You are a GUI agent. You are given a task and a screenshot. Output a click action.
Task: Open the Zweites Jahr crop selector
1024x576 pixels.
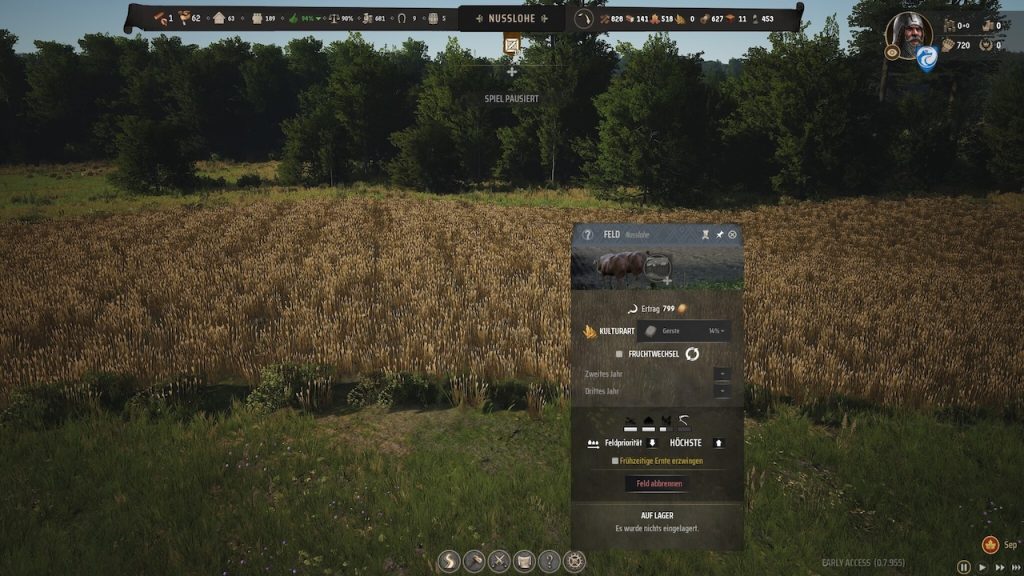tap(722, 374)
